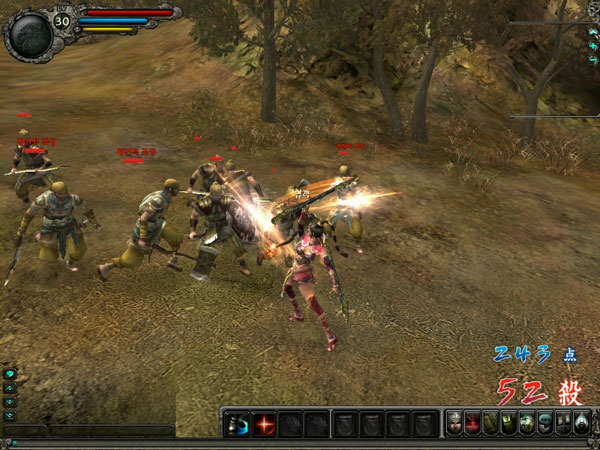Select the red potion menu icon

click(472, 423)
